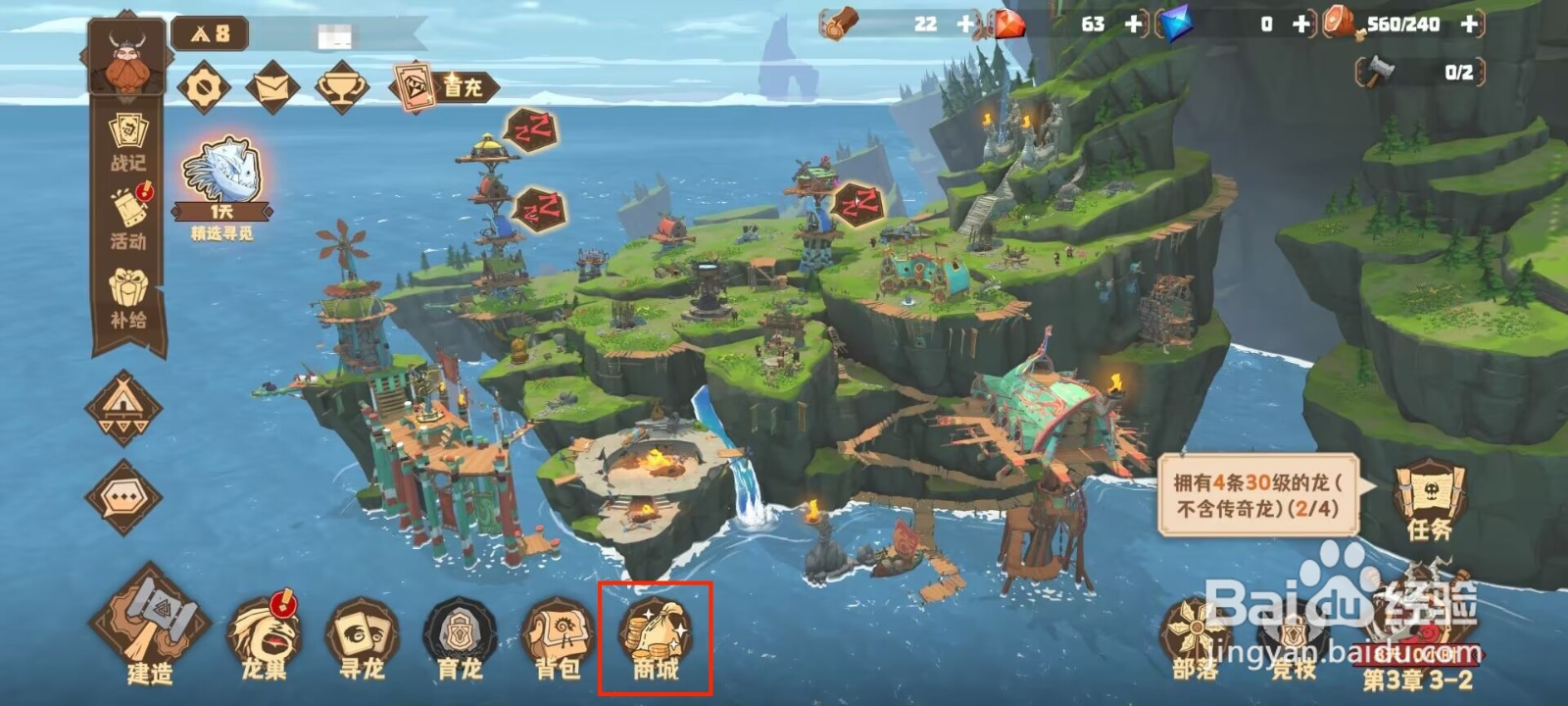This screenshot has width=1568, height=706.
Task: Open the 寻龙 dragon search
Action: [362, 637]
